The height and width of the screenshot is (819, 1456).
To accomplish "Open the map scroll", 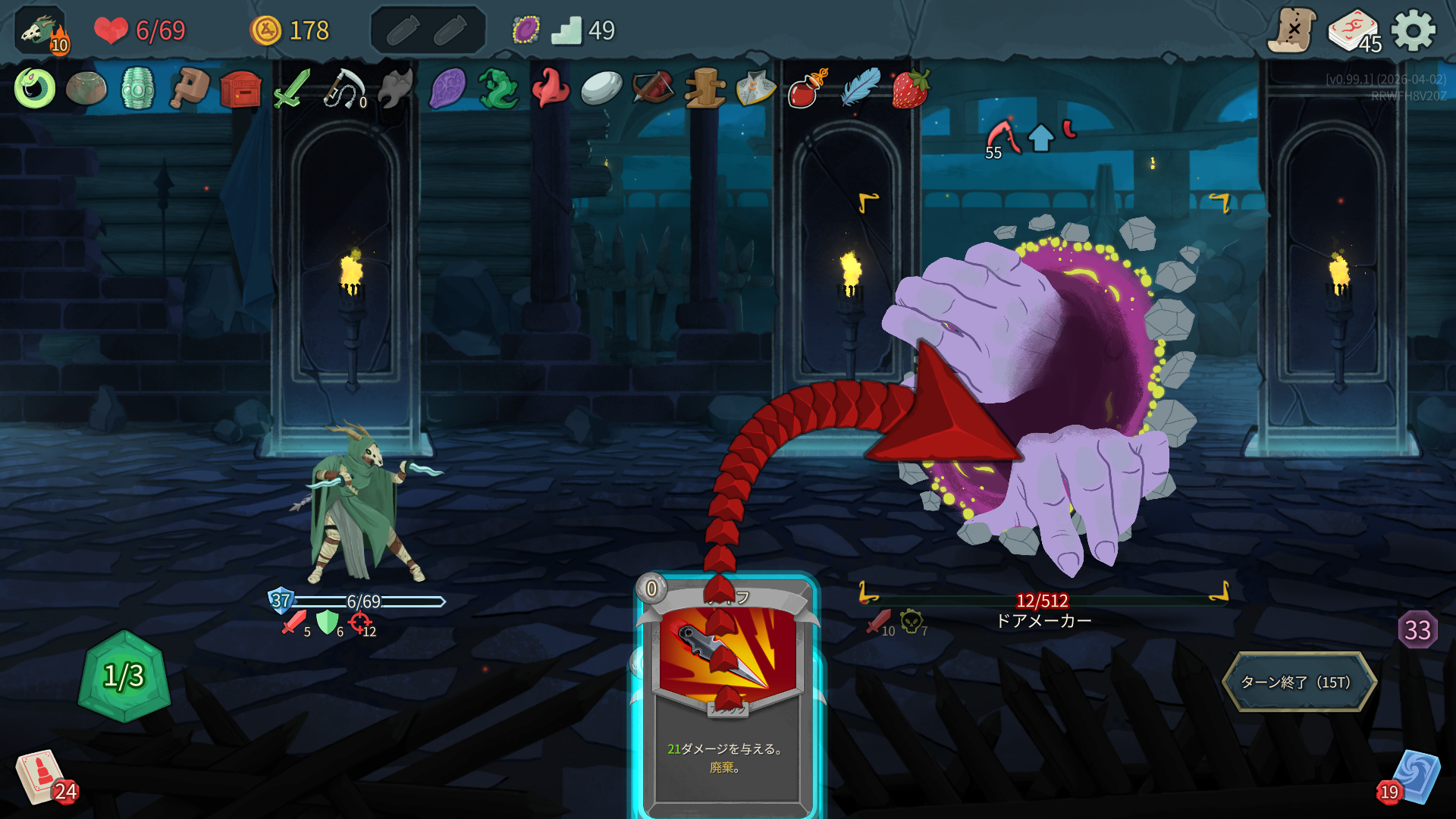I will click(x=1292, y=31).
